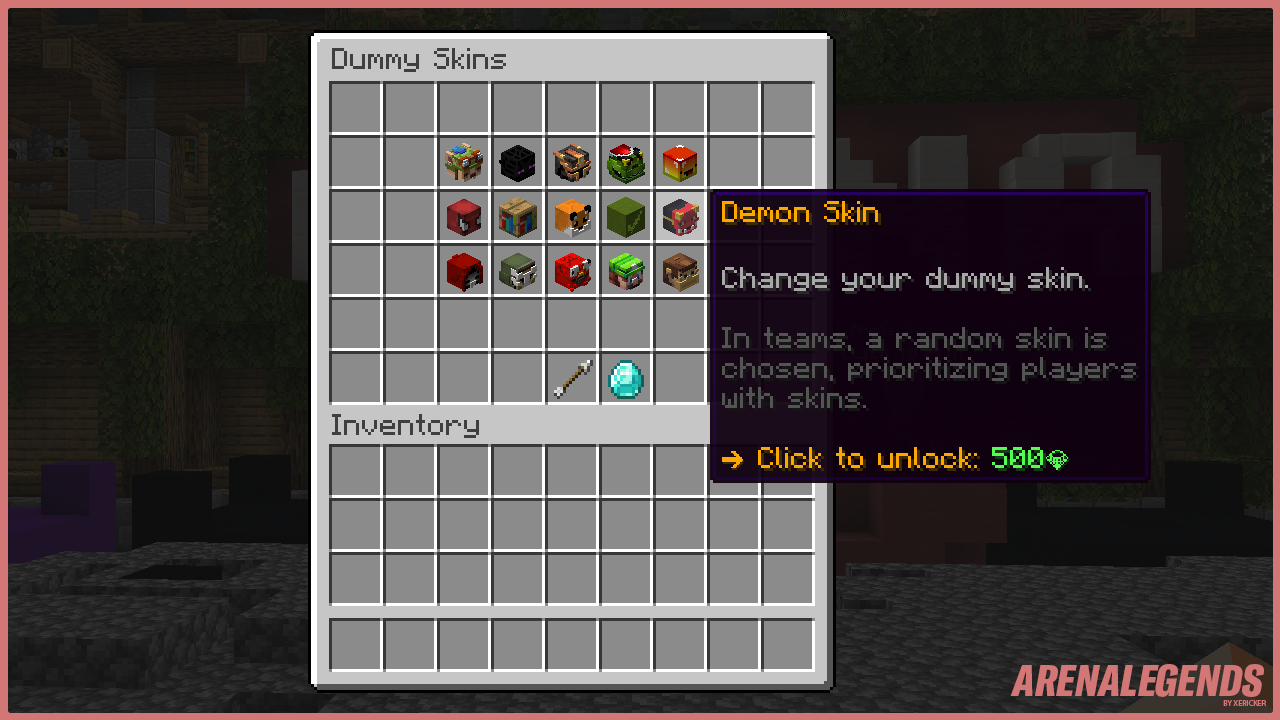The width and height of the screenshot is (1280, 720).
Task: Click the arrow item to go back
Action: point(572,378)
